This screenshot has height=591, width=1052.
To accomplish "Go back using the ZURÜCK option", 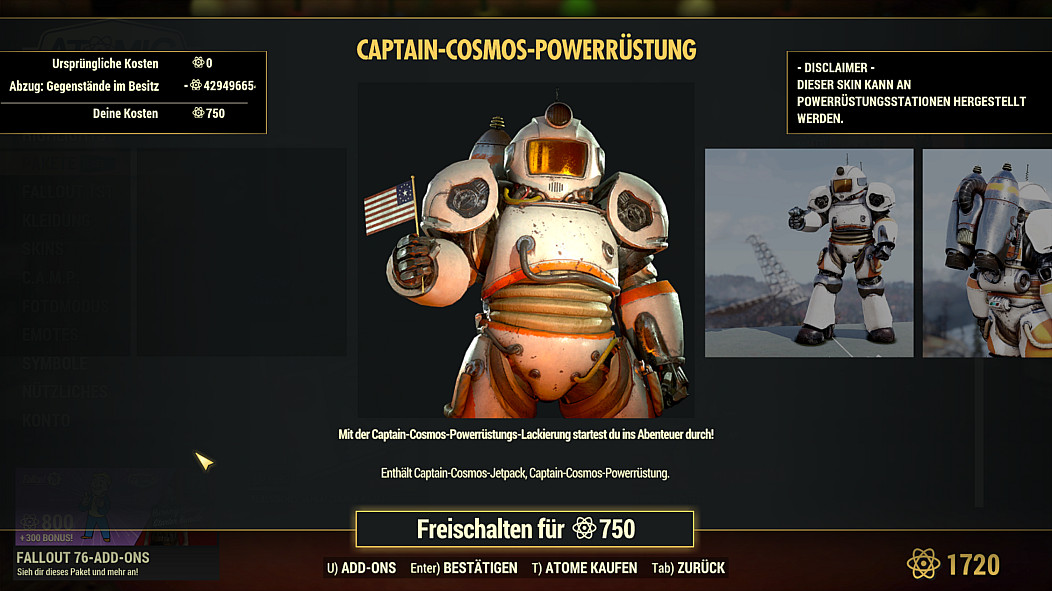I will (x=688, y=568).
